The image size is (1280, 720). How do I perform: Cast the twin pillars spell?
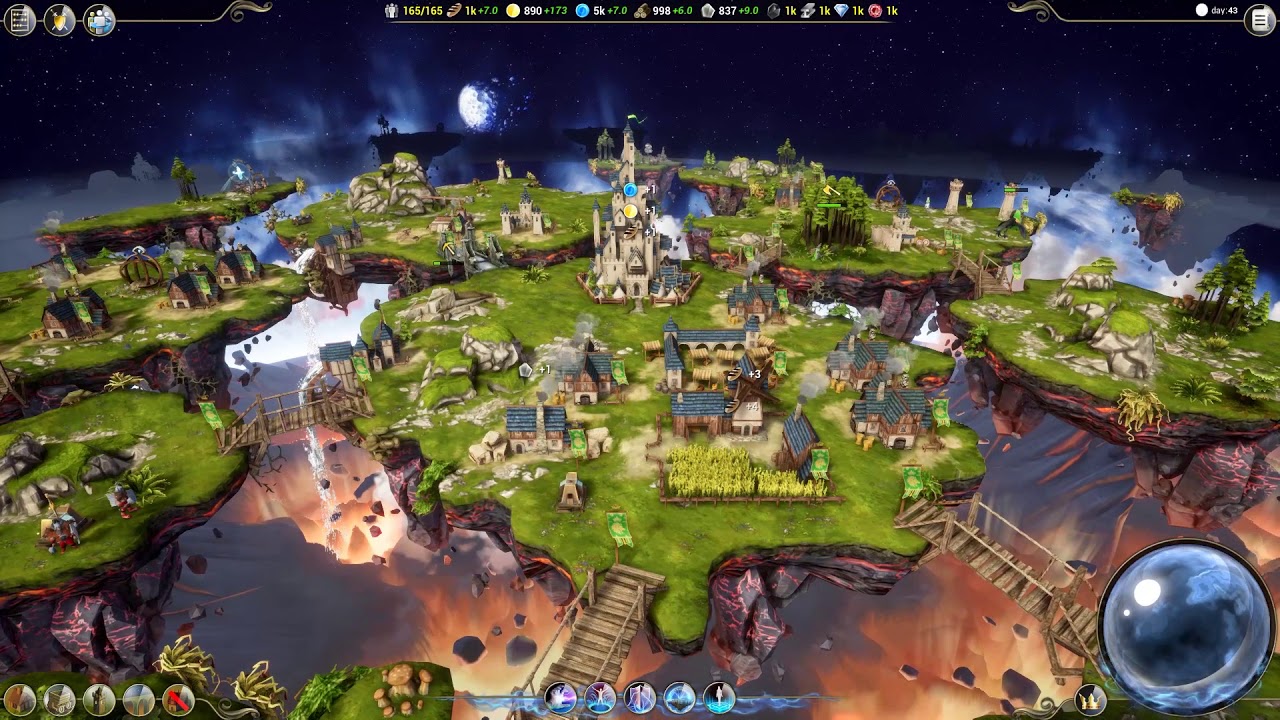(x=640, y=697)
